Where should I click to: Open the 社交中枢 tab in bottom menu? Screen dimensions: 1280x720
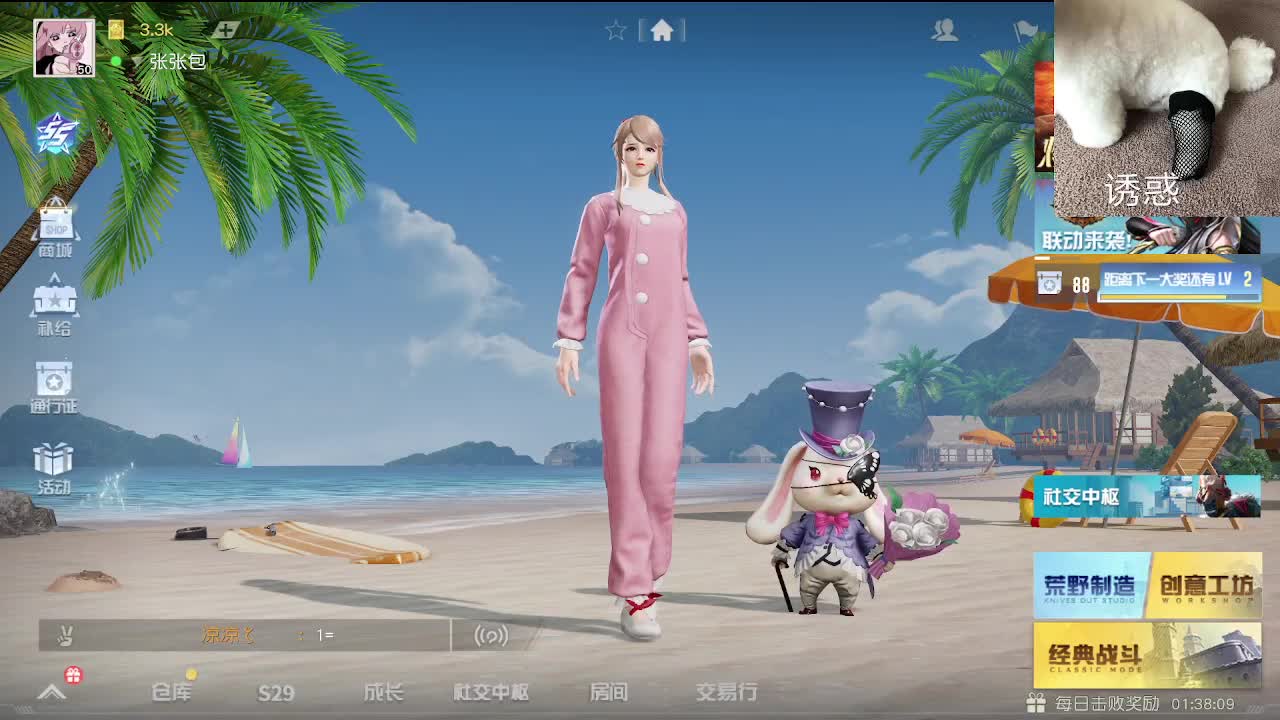[x=487, y=690]
